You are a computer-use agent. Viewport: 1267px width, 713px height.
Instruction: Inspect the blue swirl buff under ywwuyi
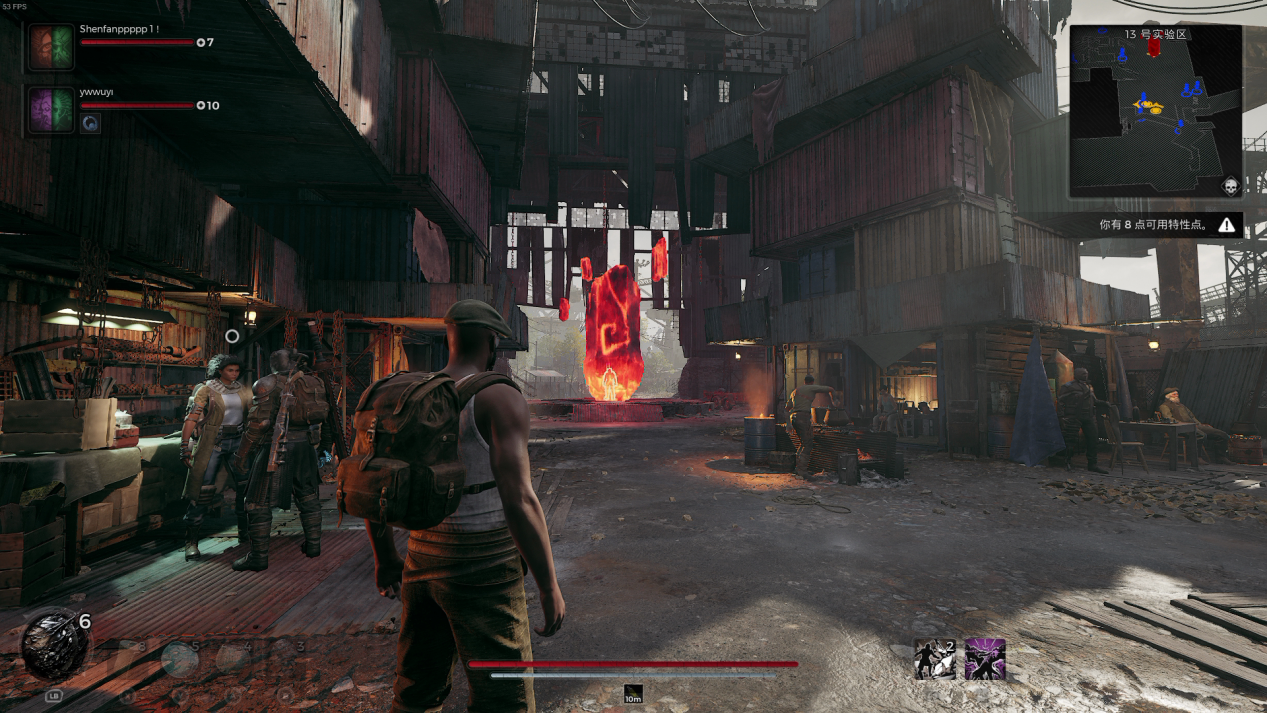tap(90, 123)
